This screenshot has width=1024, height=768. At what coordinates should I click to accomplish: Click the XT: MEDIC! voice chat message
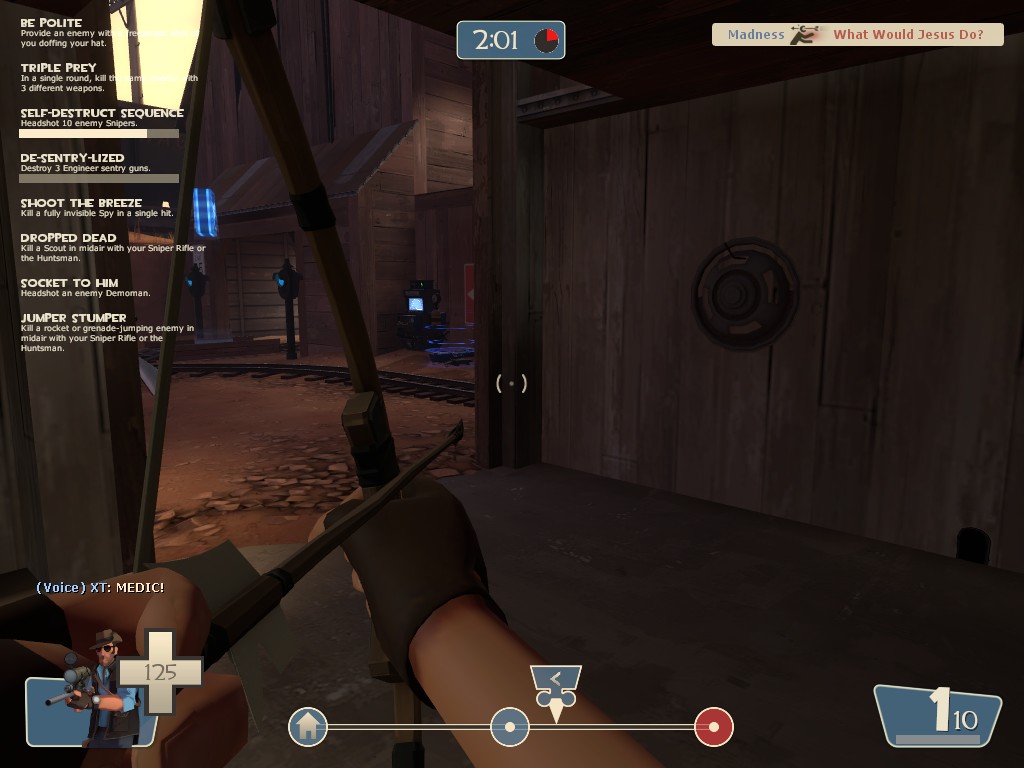pyautogui.click(x=100, y=587)
